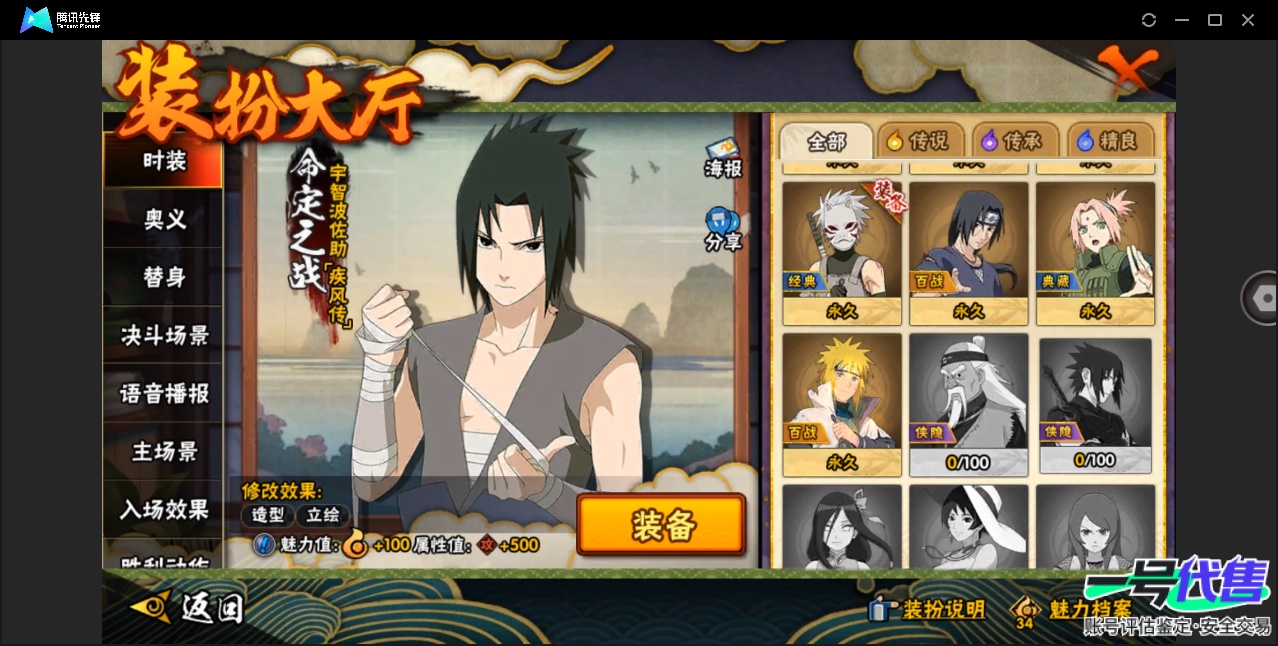Maximize the emulator window
The height and width of the screenshot is (646, 1278).
(x=1215, y=20)
